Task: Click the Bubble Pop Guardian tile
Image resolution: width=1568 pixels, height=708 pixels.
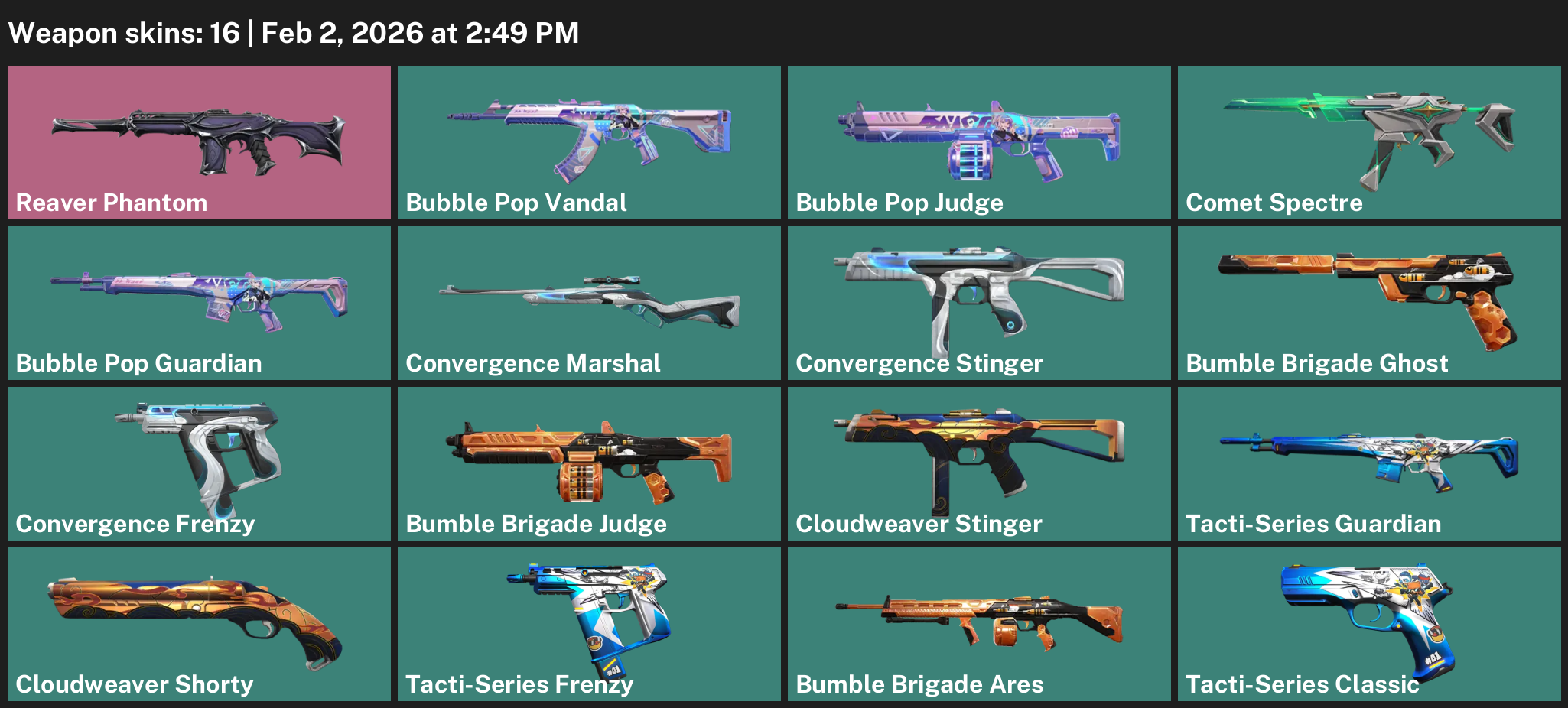Action: [199, 303]
